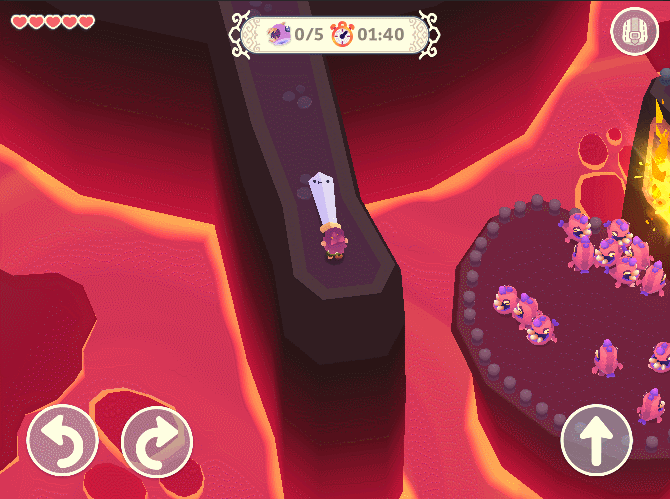Move forward with the up arrow button
Image resolution: width=670 pixels, height=499 pixels.
[x=597, y=441]
